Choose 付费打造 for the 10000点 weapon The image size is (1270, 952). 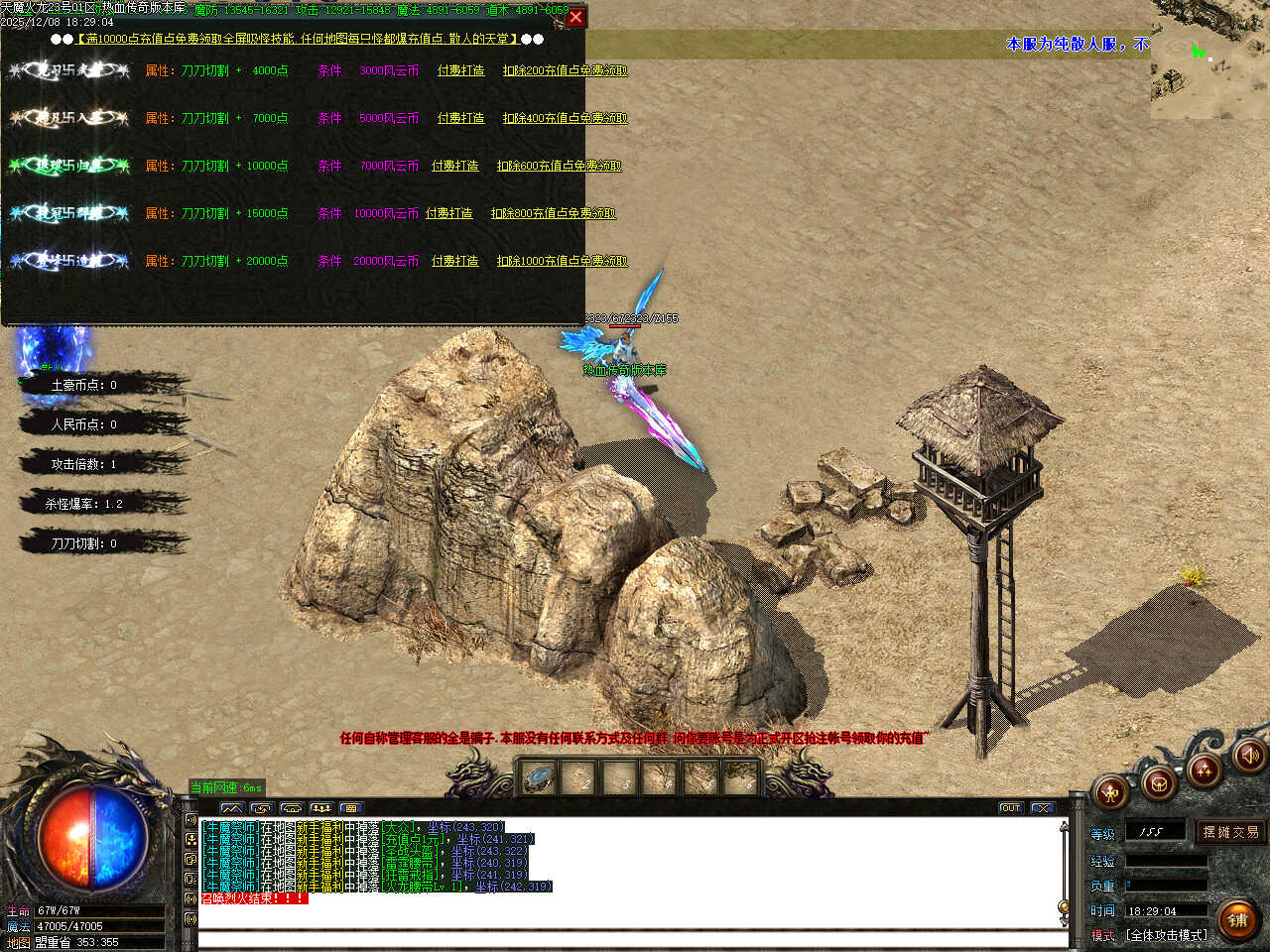click(x=454, y=166)
